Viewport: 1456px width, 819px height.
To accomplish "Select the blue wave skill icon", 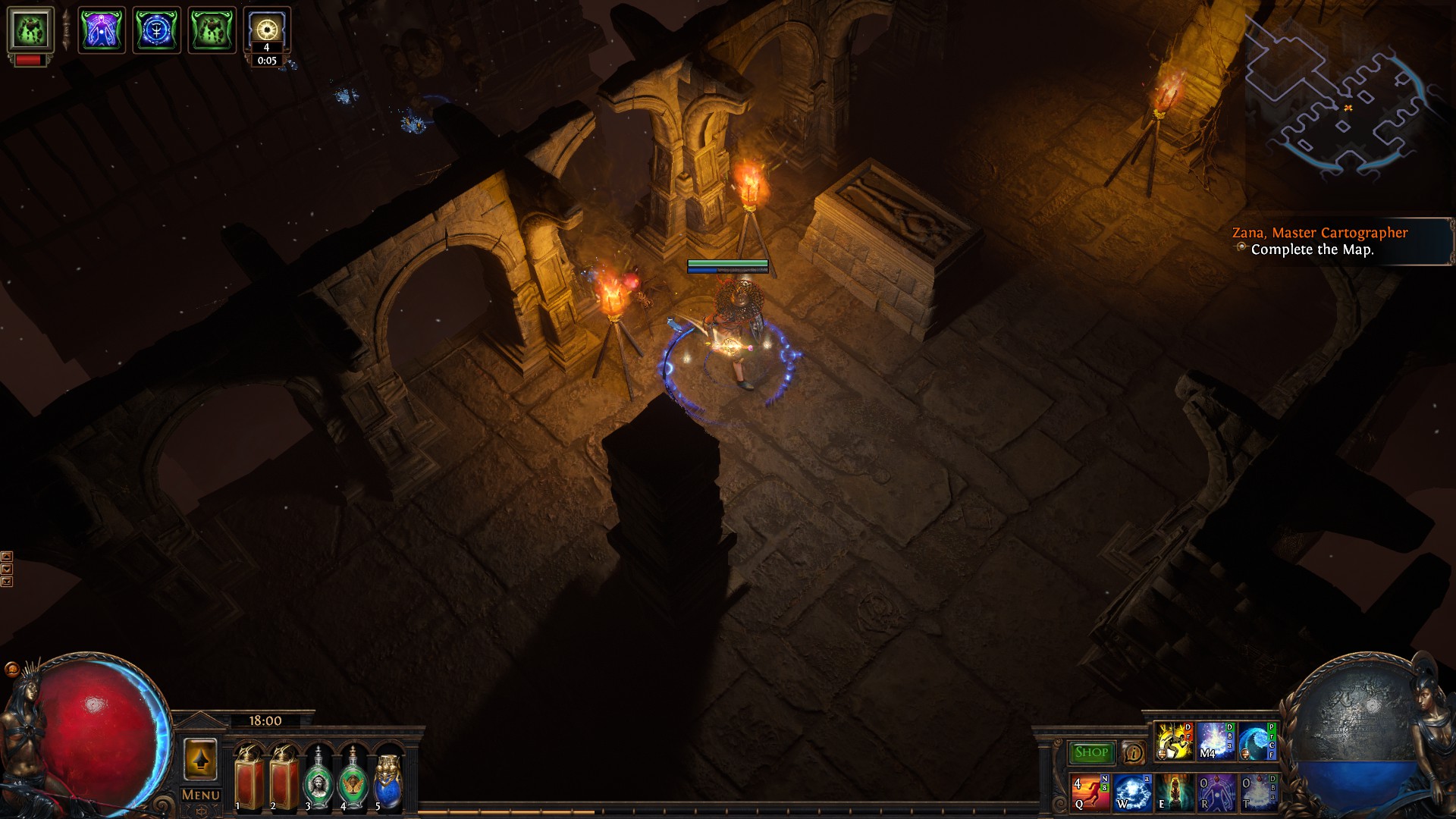I will pyautogui.click(x=1257, y=742).
